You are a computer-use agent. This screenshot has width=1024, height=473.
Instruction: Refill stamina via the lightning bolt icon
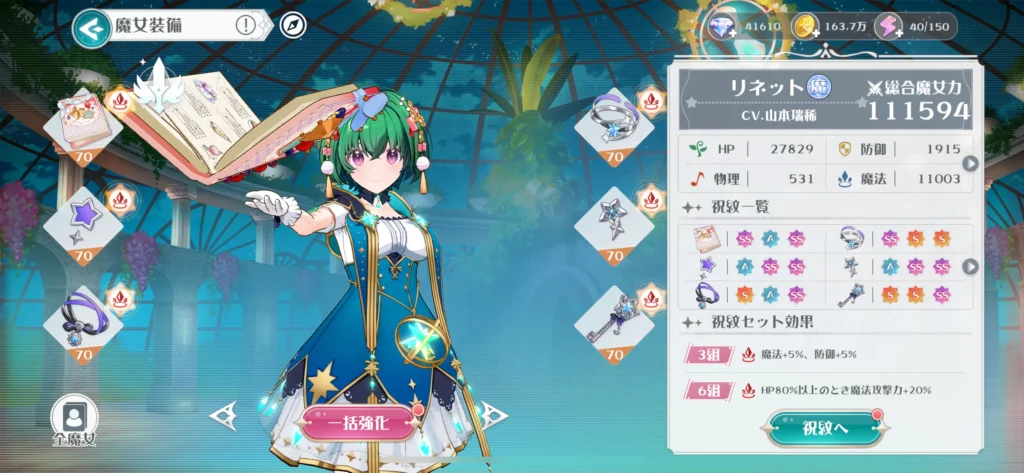tap(887, 27)
